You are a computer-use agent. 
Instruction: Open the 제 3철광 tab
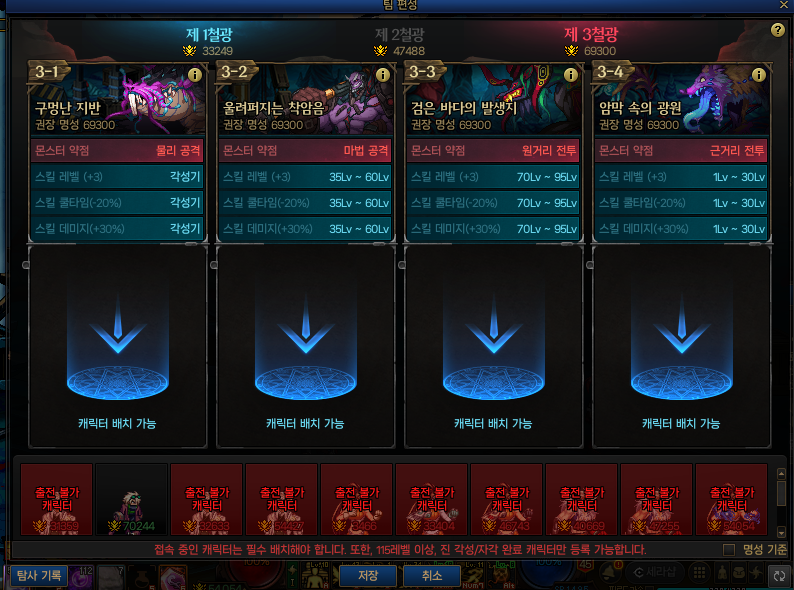pyautogui.click(x=592, y=36)
